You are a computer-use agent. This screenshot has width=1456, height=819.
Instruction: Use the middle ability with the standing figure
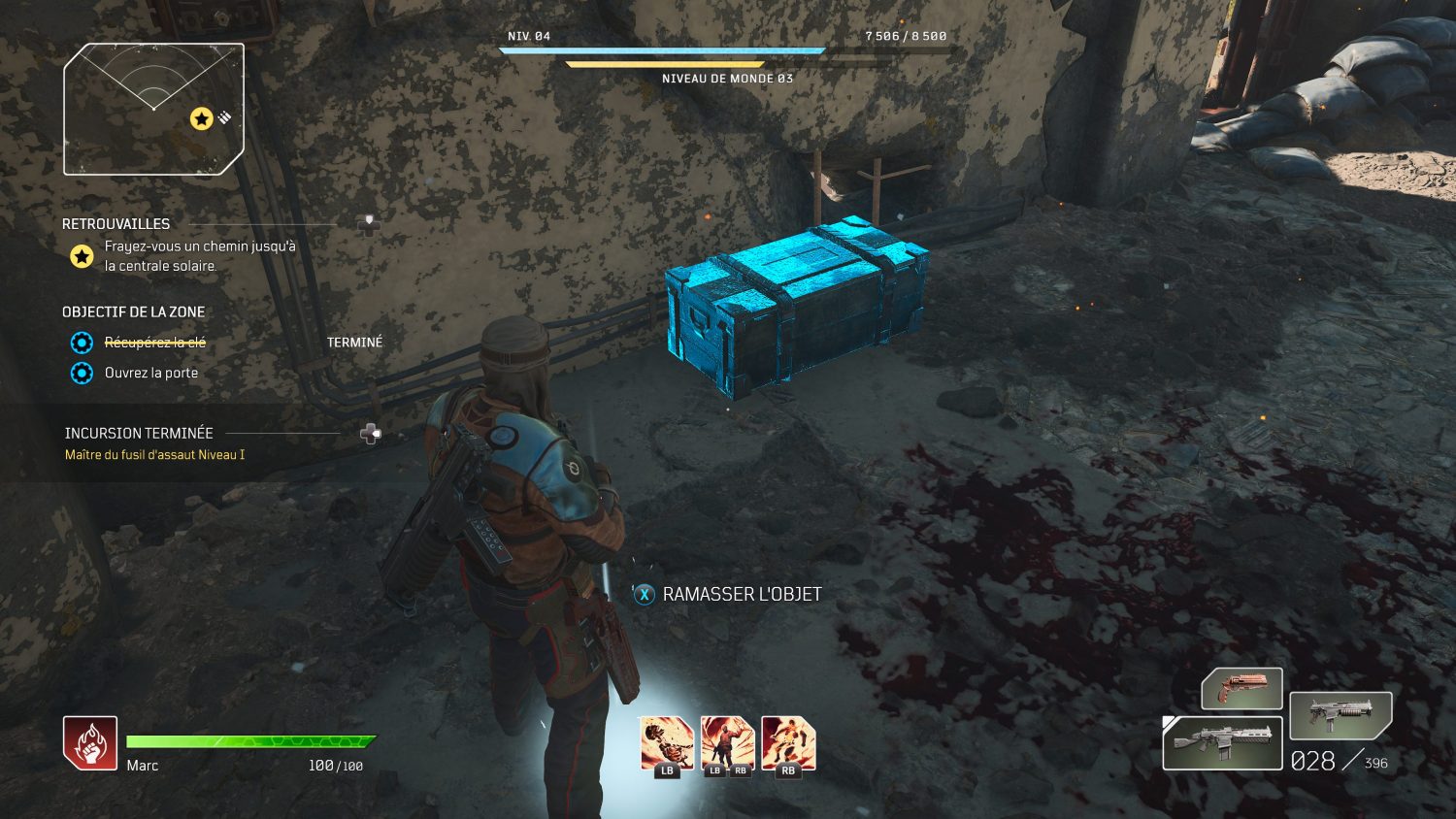click(x=727, y=744)
